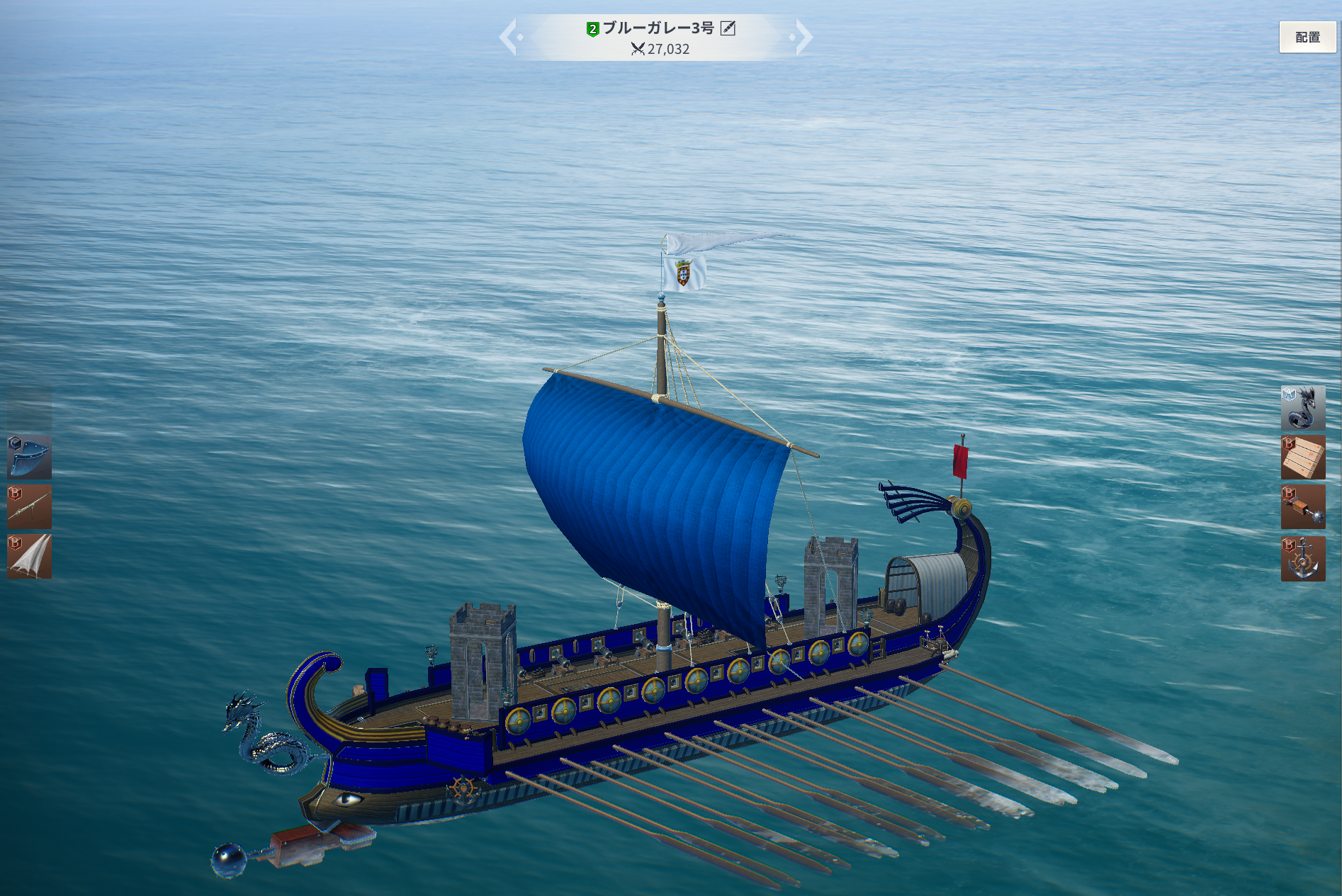Select the A-grade sea dragon figurehead slot

[x=1303, y=408]
